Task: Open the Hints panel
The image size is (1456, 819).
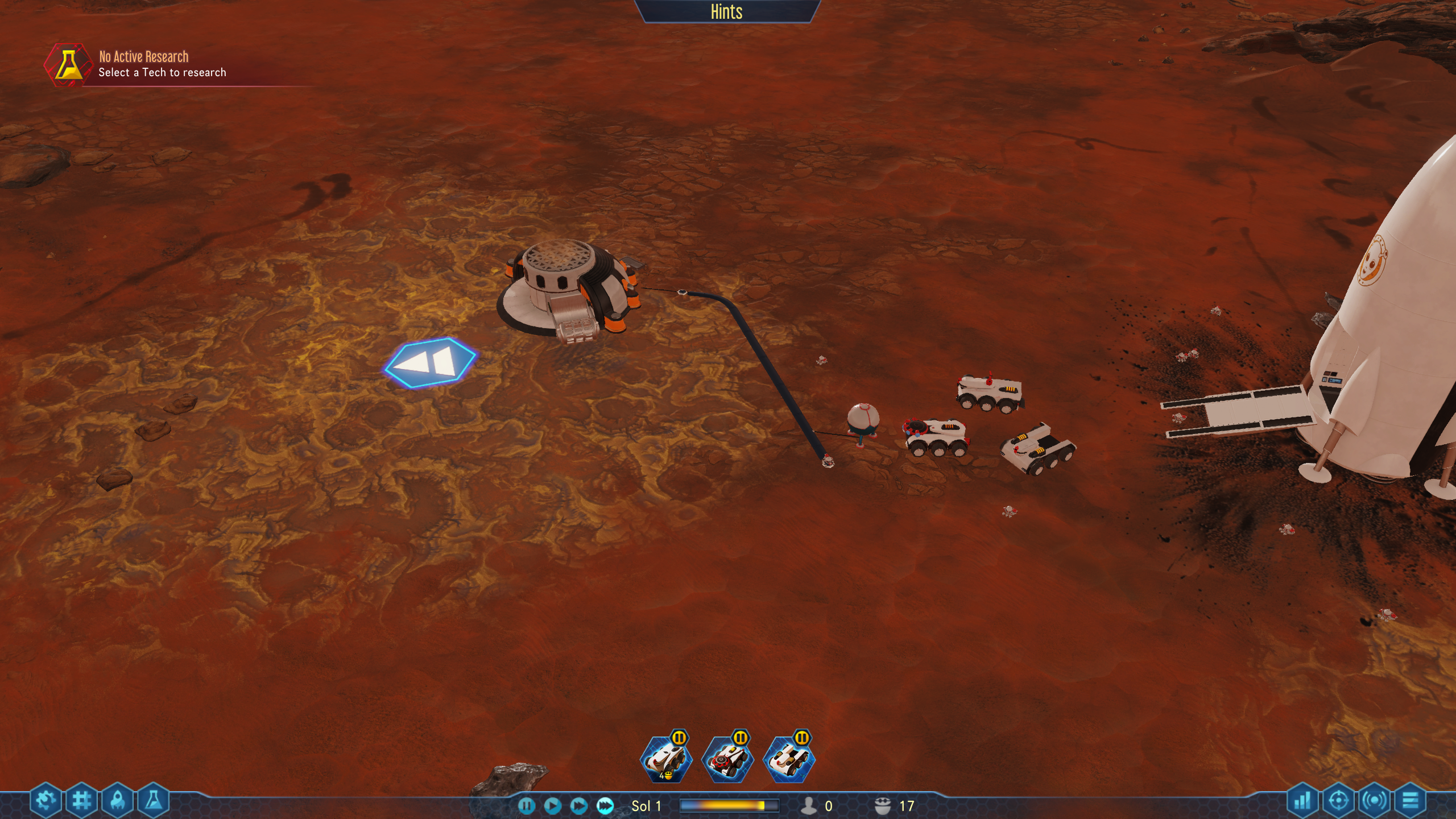Action: click(x=726, y=11)
